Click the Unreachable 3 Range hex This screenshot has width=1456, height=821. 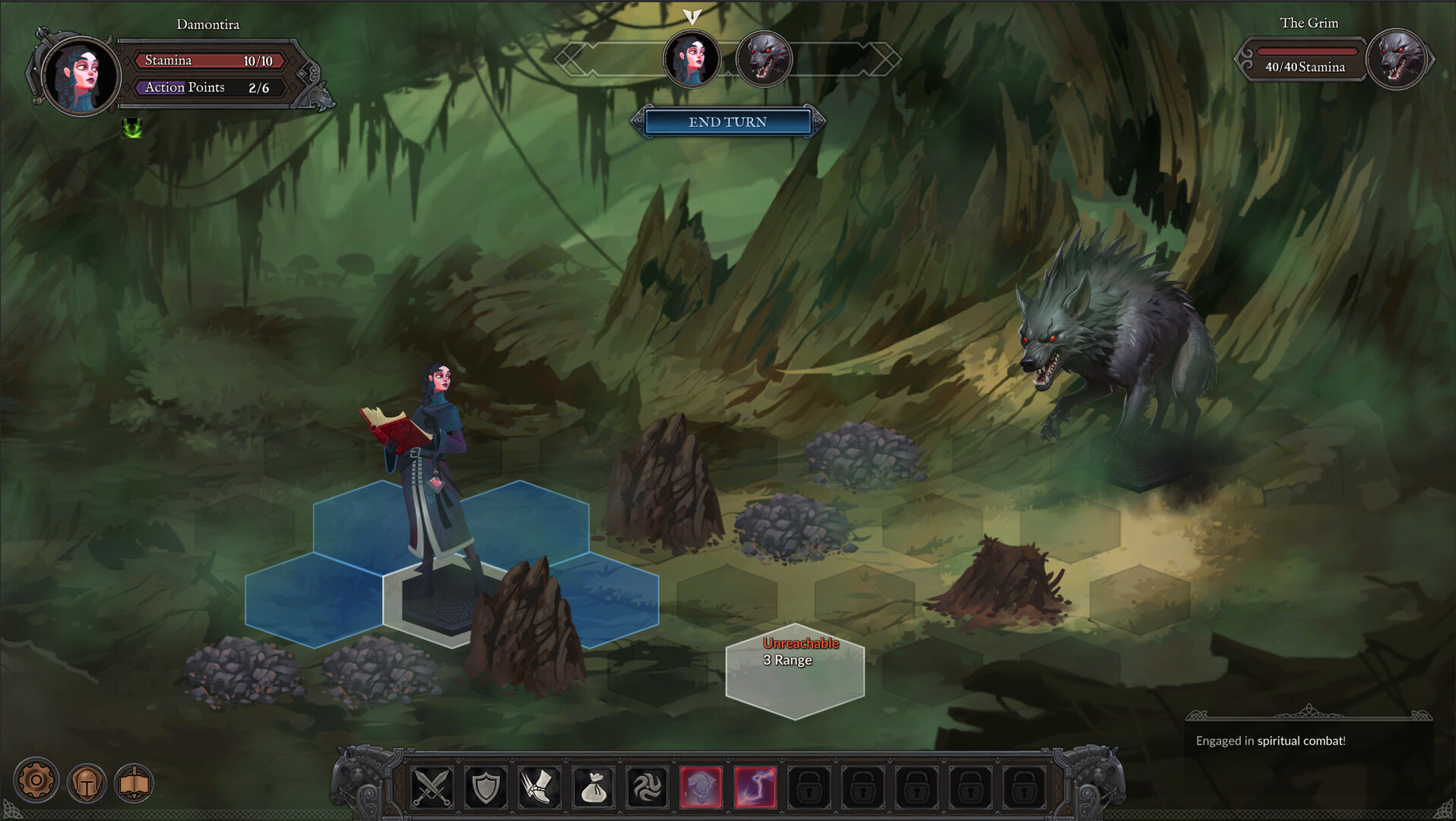click(795, 670)
